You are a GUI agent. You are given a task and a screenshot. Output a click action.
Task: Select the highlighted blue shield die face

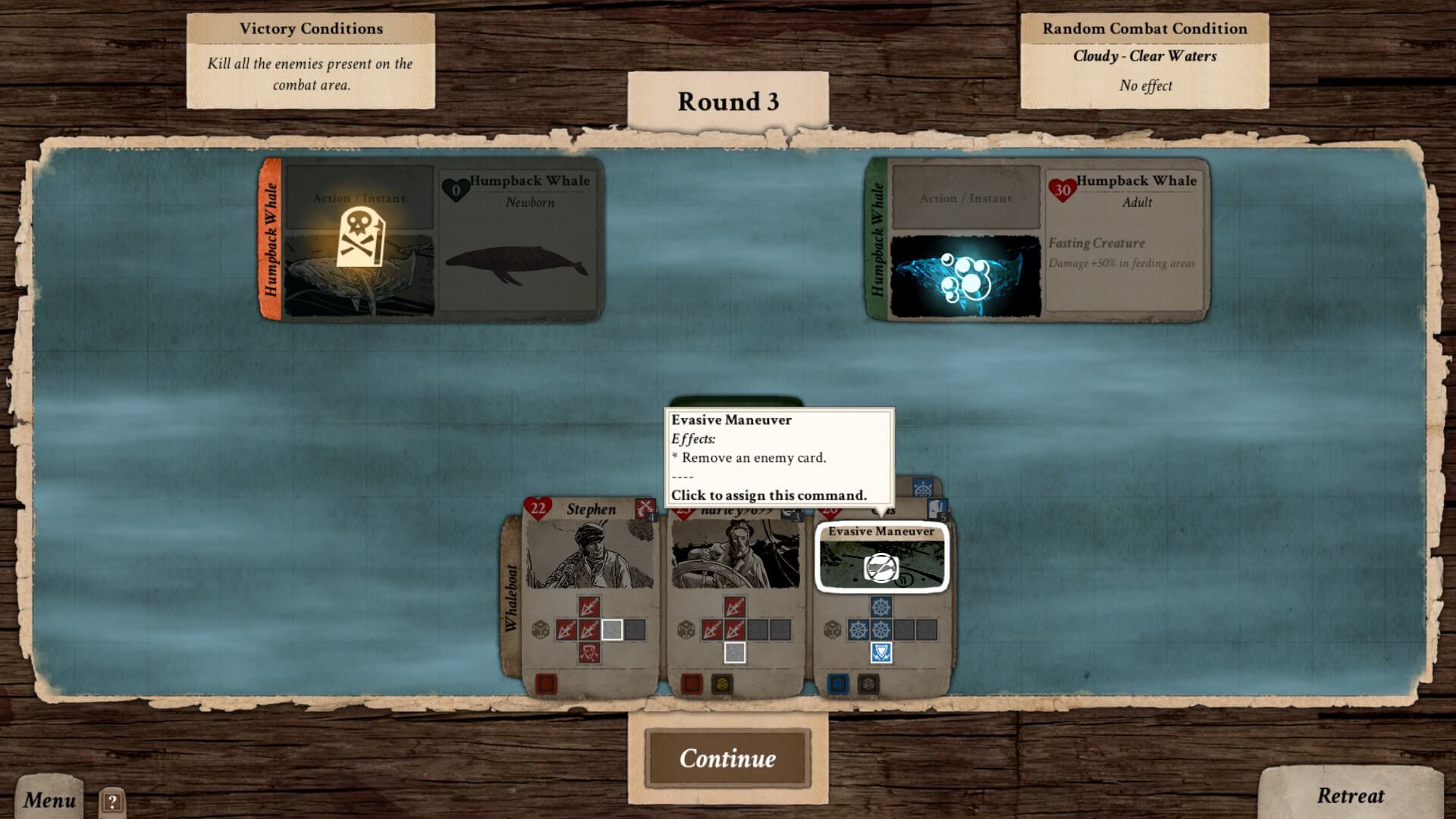pyautogui.click(x=880, y=652)
